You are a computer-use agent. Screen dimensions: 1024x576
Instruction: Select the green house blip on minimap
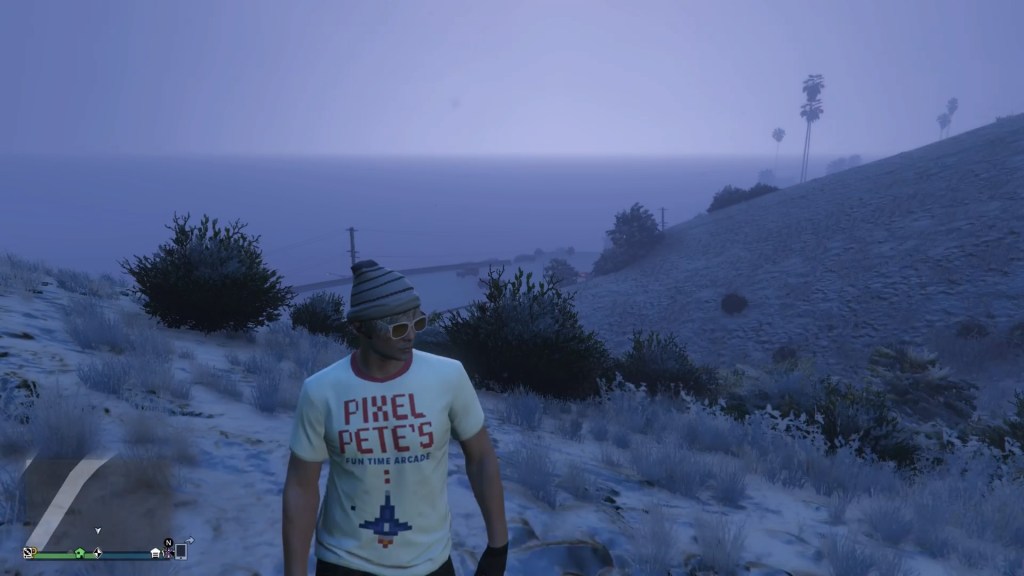pos(79,552)
